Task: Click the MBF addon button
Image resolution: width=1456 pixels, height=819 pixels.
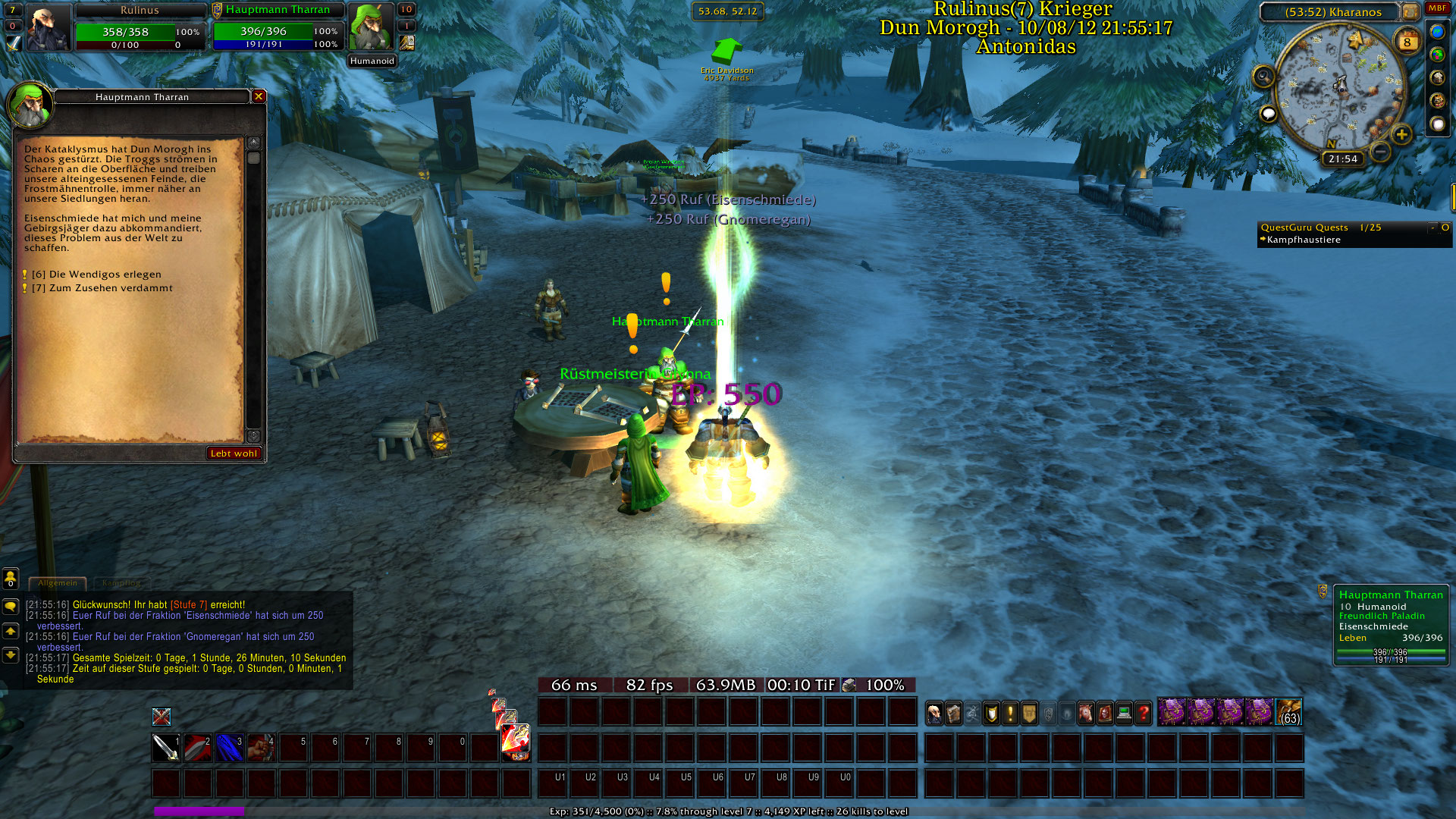Action: click(1437, 8)
